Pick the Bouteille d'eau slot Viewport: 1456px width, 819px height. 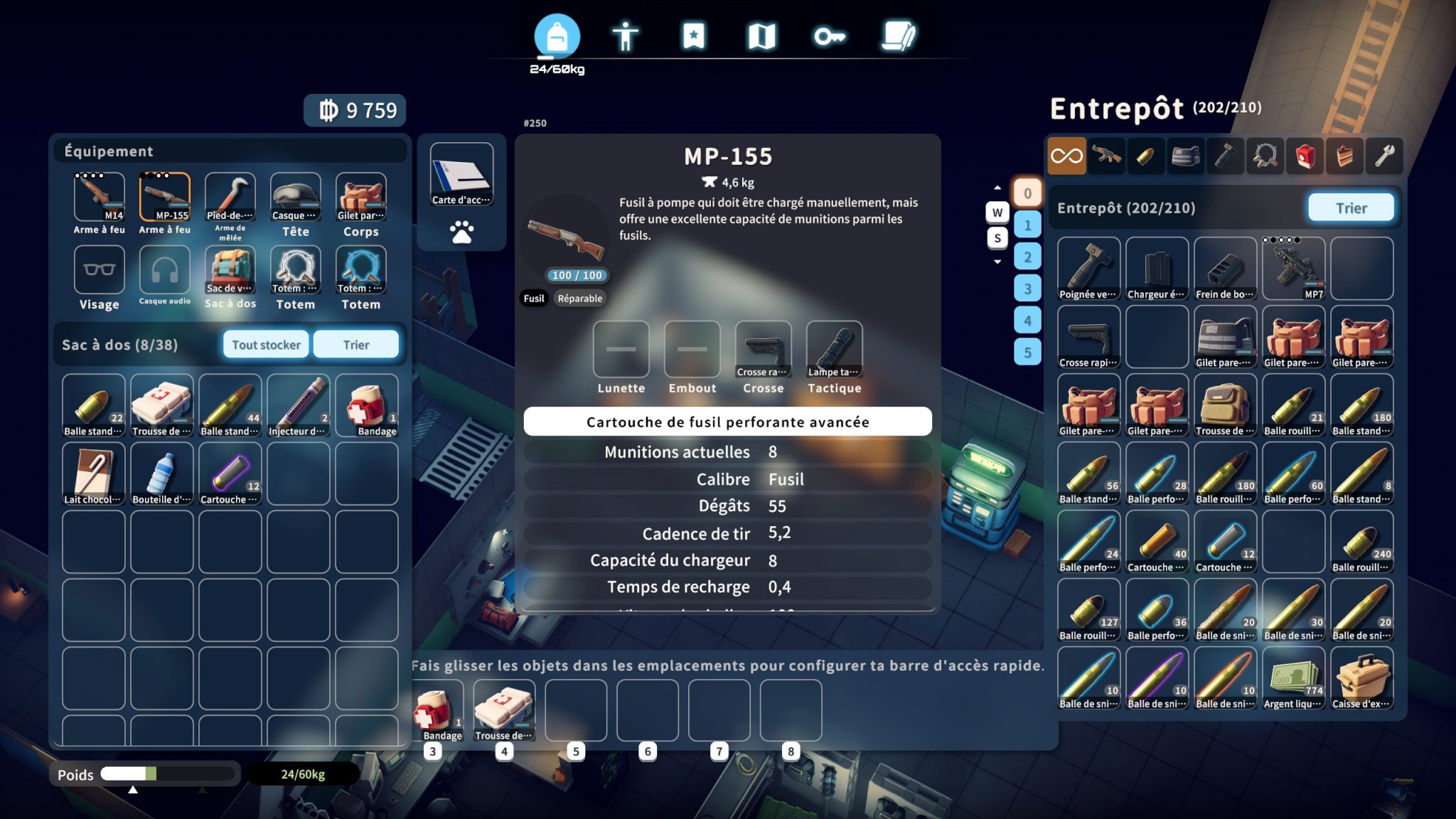point(161,474)
